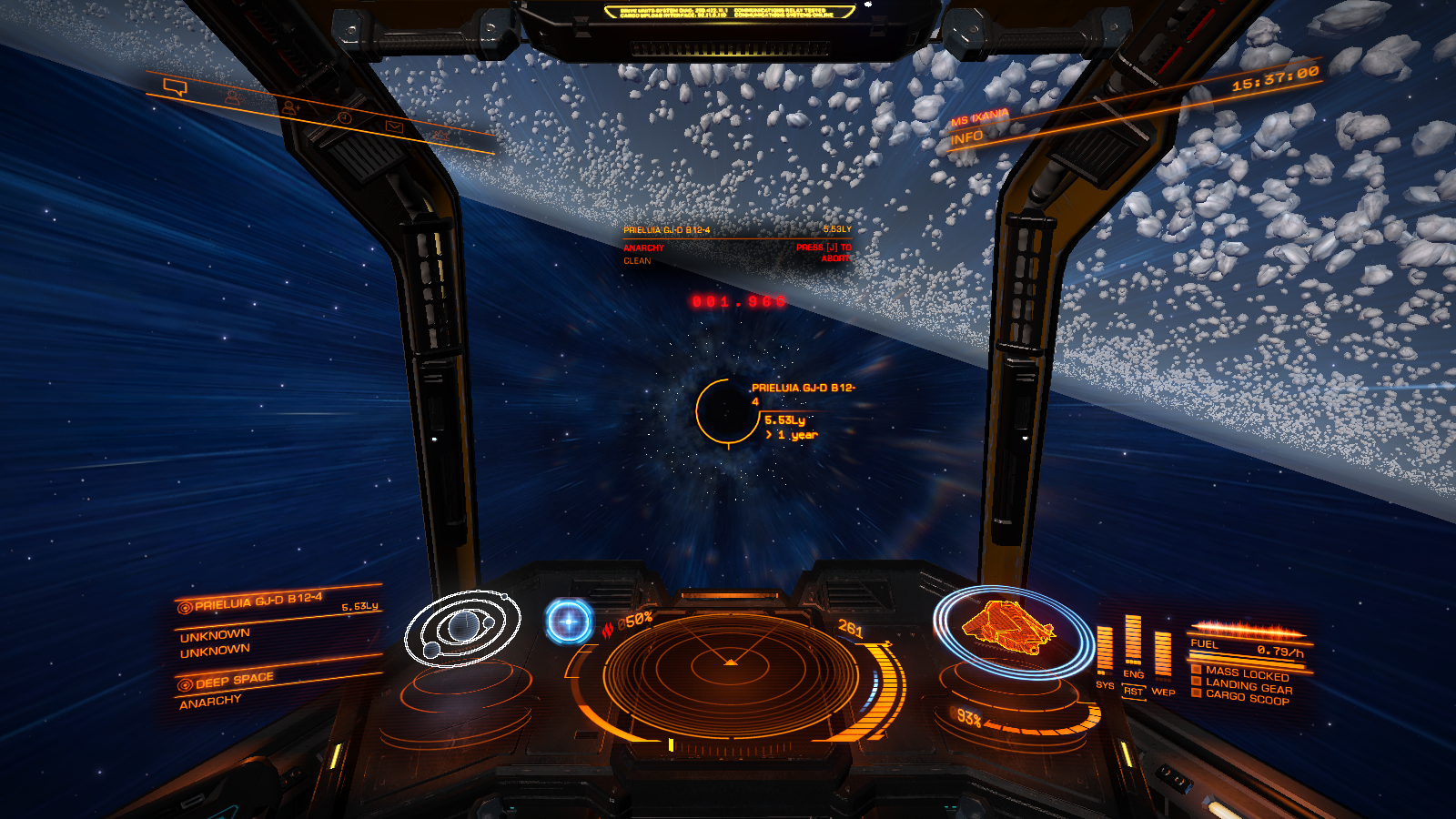Open the envelope inbox tab

[394, 126]
